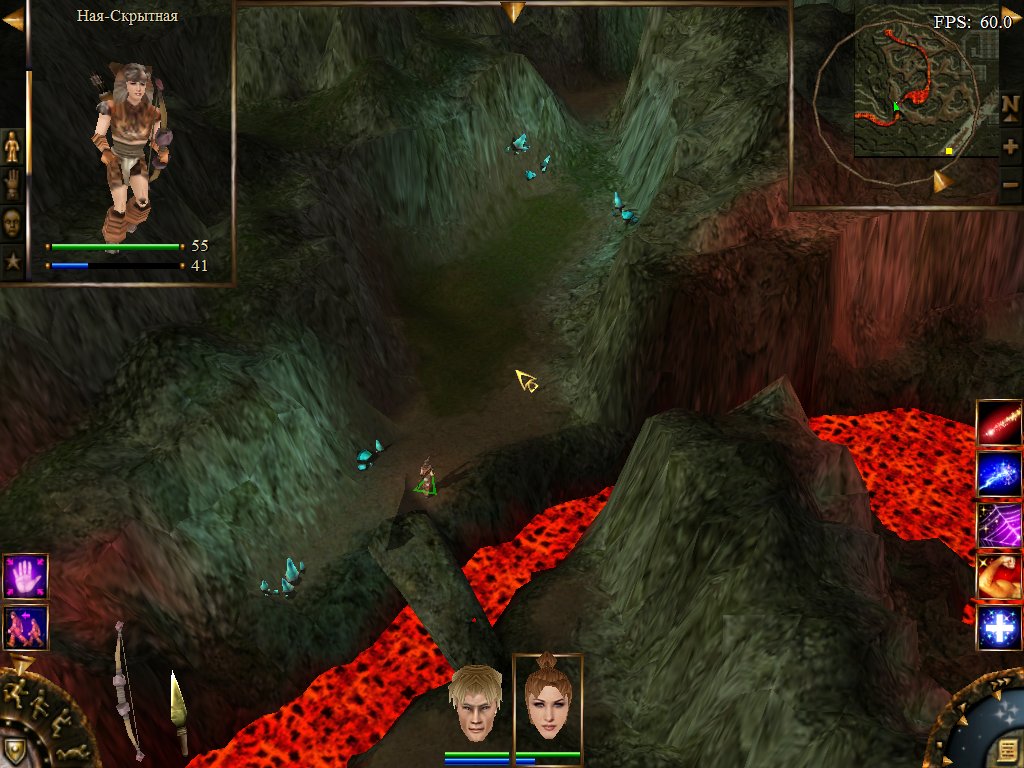
Task: Use the purple spider-web spell
Action: pyautogui.click(x=999, y=524)
